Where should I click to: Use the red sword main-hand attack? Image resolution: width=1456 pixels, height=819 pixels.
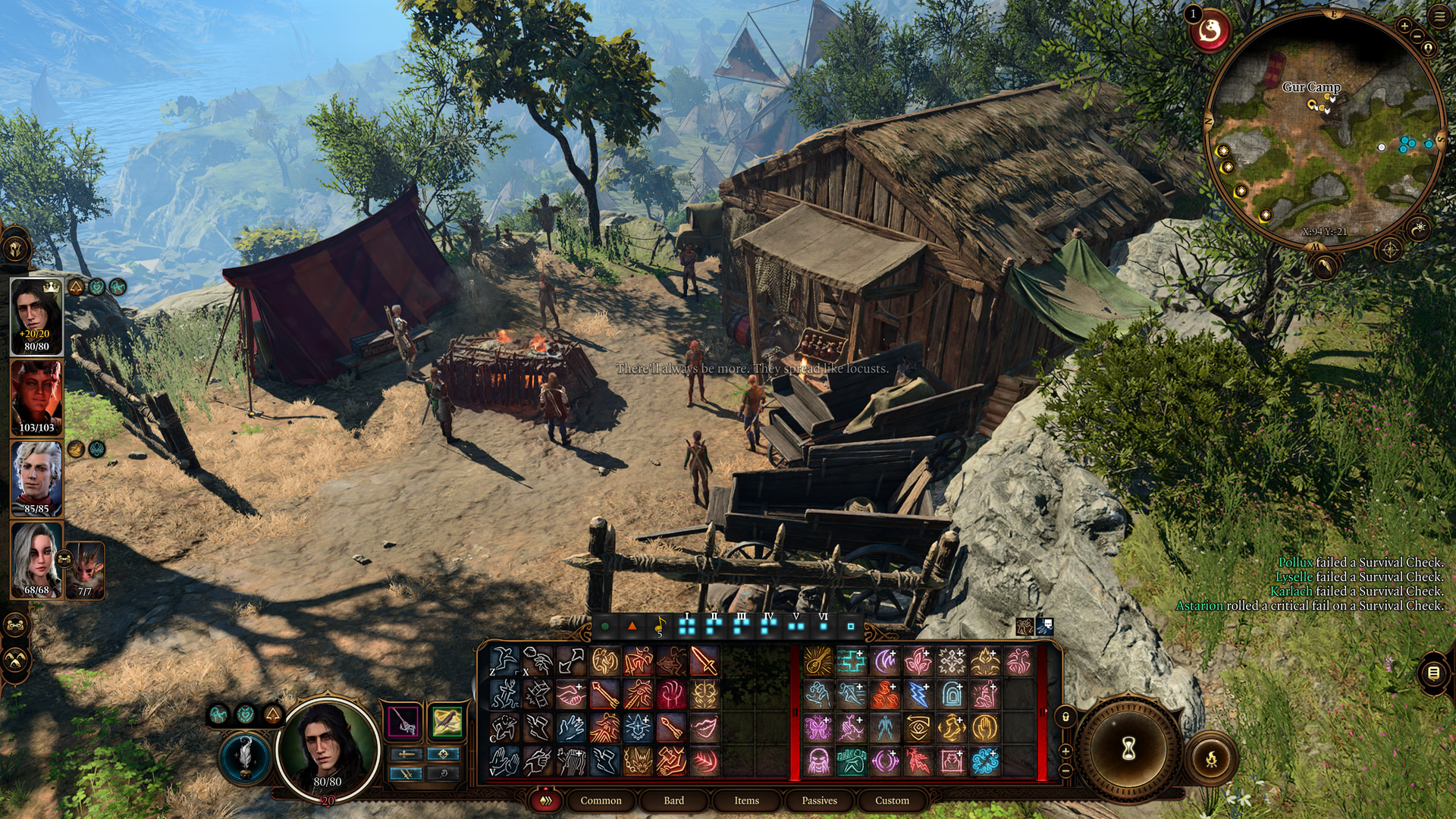pos(704,661)
